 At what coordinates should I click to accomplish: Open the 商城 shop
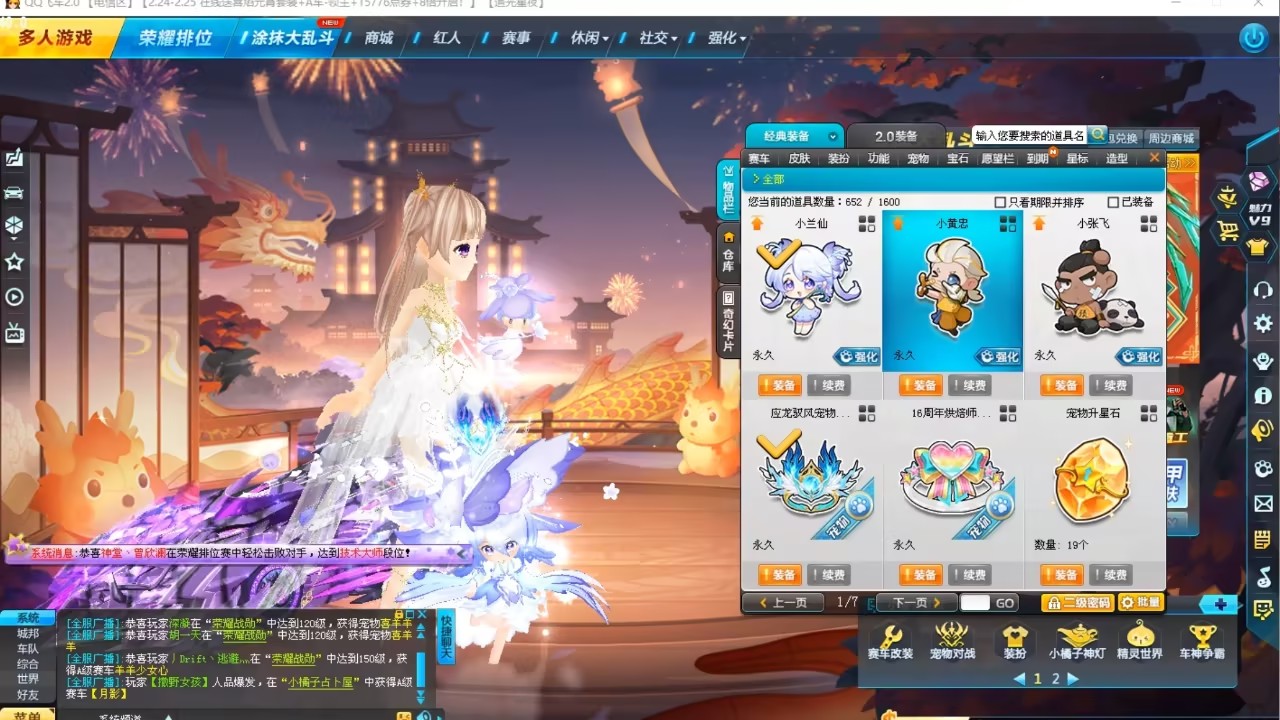point(379,38)
